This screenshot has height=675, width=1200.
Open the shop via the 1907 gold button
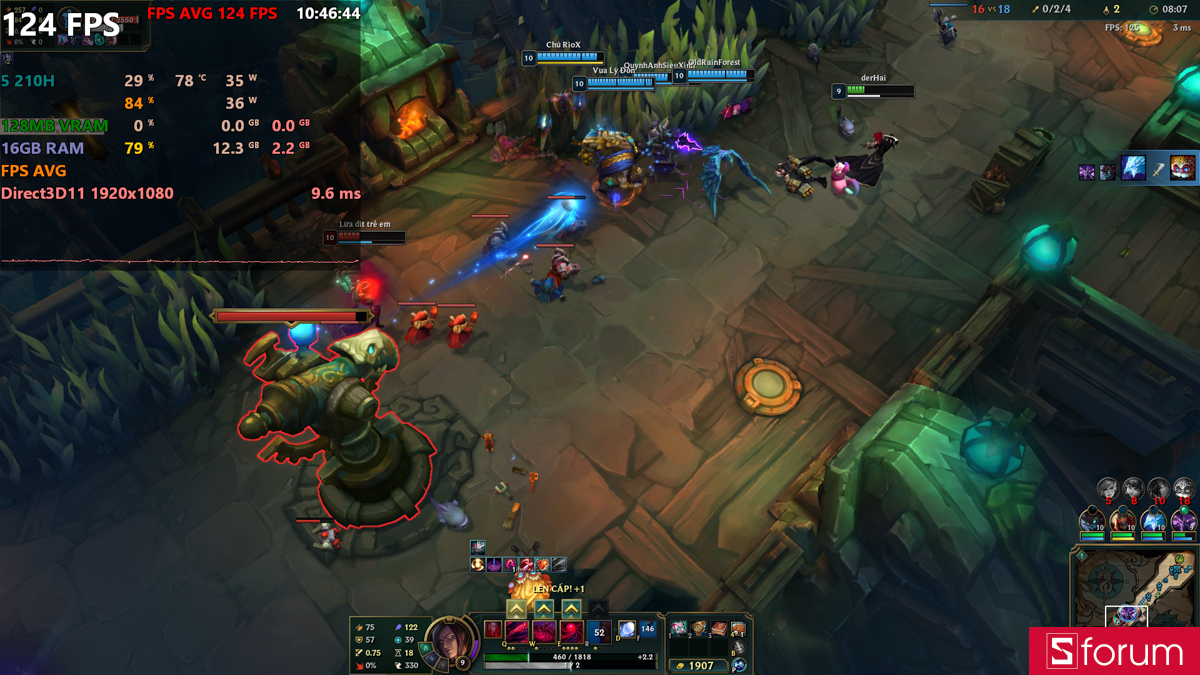697,665
